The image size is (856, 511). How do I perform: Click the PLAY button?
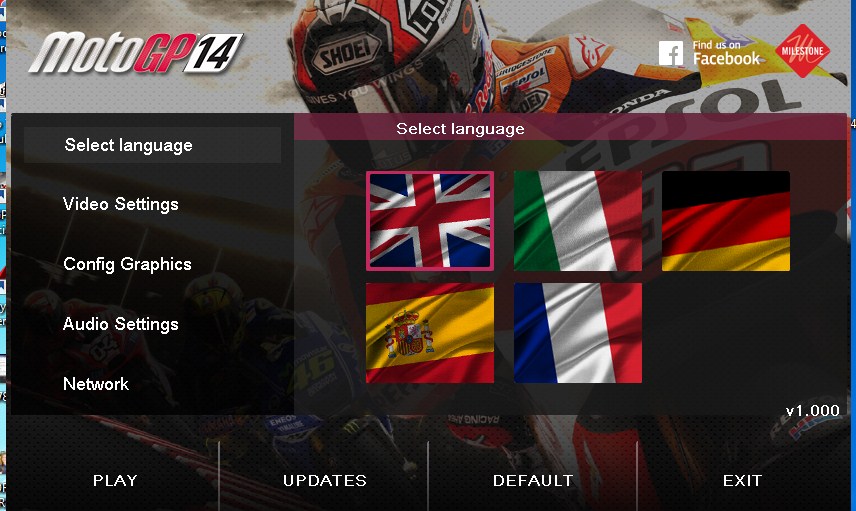[x=115, y=480]
